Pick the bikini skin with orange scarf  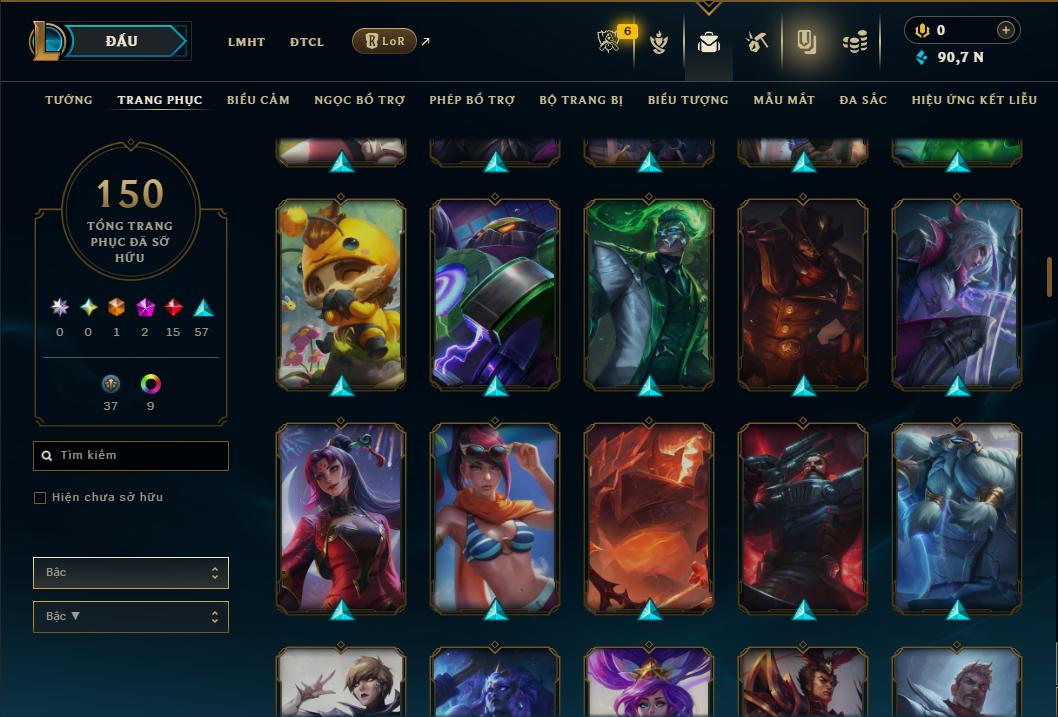[x=495, y=518]
